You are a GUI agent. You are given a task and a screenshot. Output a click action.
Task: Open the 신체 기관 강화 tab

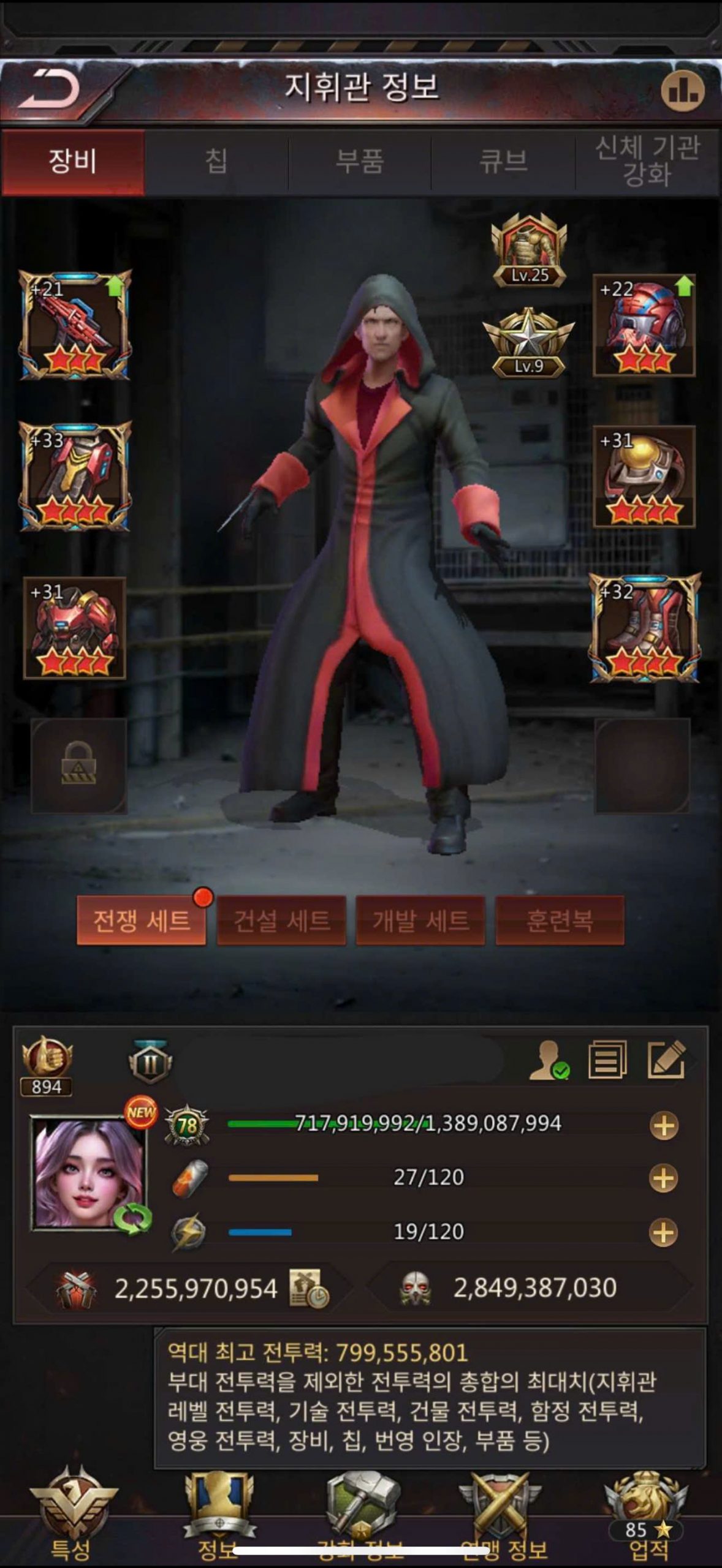click(x=647, y=162)
